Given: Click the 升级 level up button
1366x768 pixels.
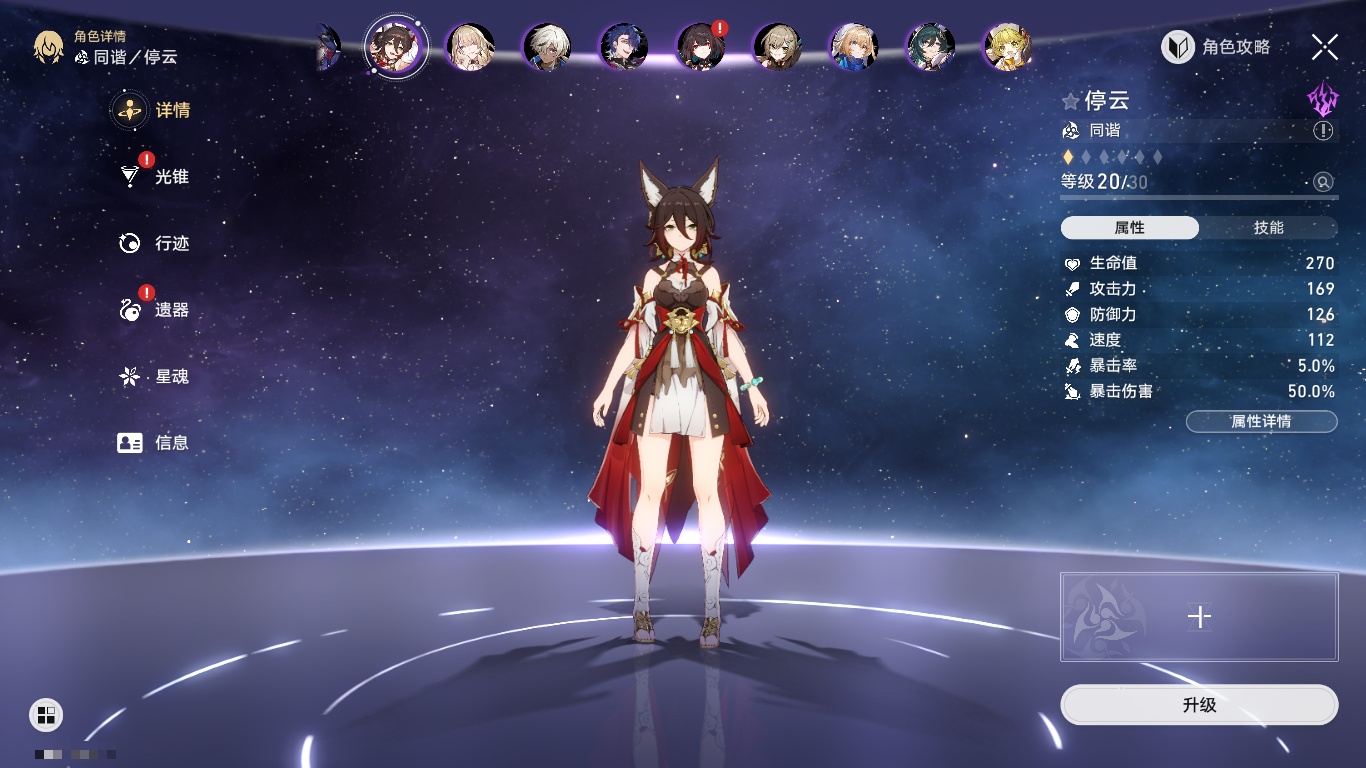Looking at the screenshot, I should pos(1199,705).
